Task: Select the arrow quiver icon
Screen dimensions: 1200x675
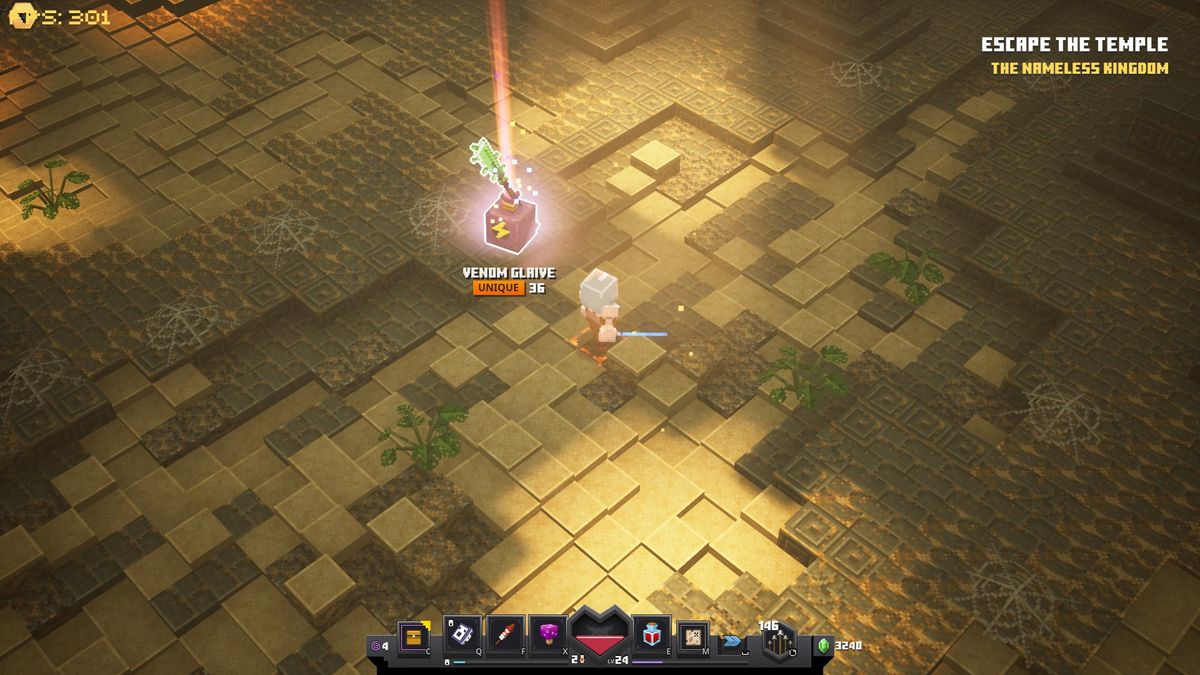Action: click(778, 642)
